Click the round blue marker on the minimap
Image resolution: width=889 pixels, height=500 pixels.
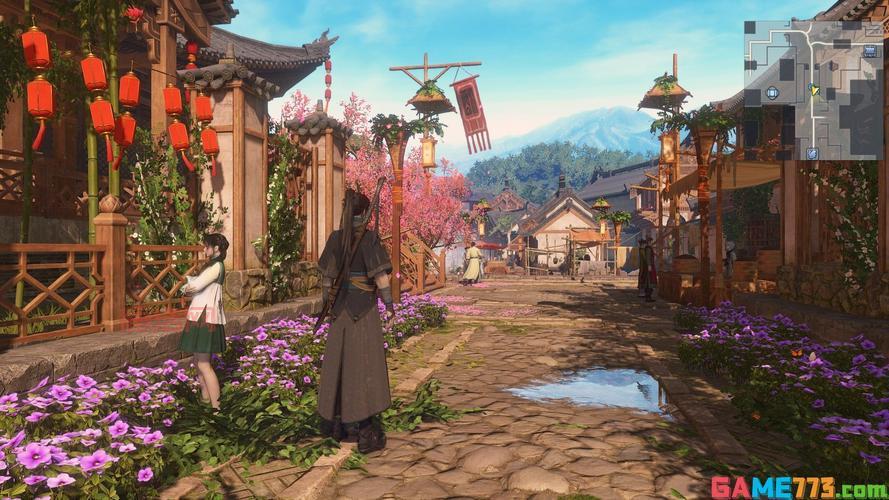(772, 93)
